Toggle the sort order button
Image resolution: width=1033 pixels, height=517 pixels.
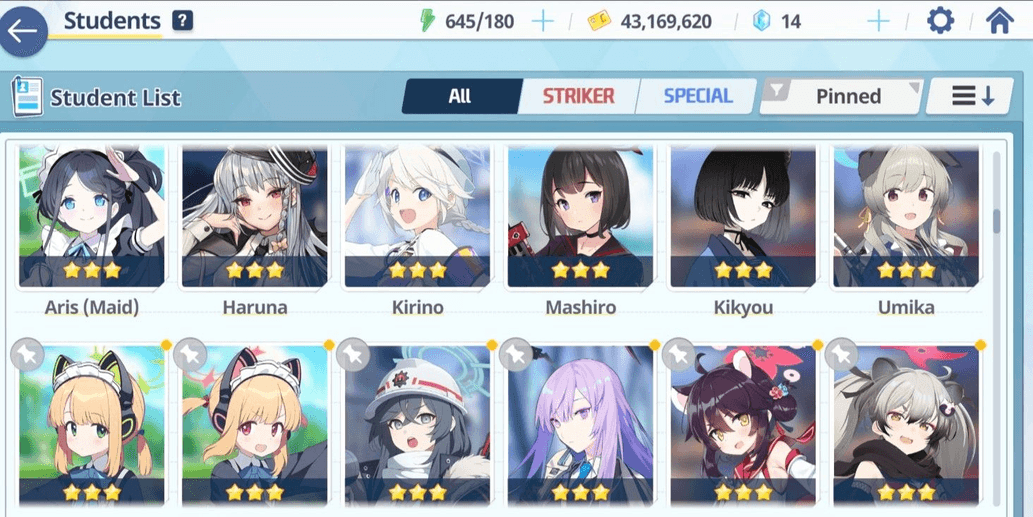pyautogui.click(x=972, y=96)
